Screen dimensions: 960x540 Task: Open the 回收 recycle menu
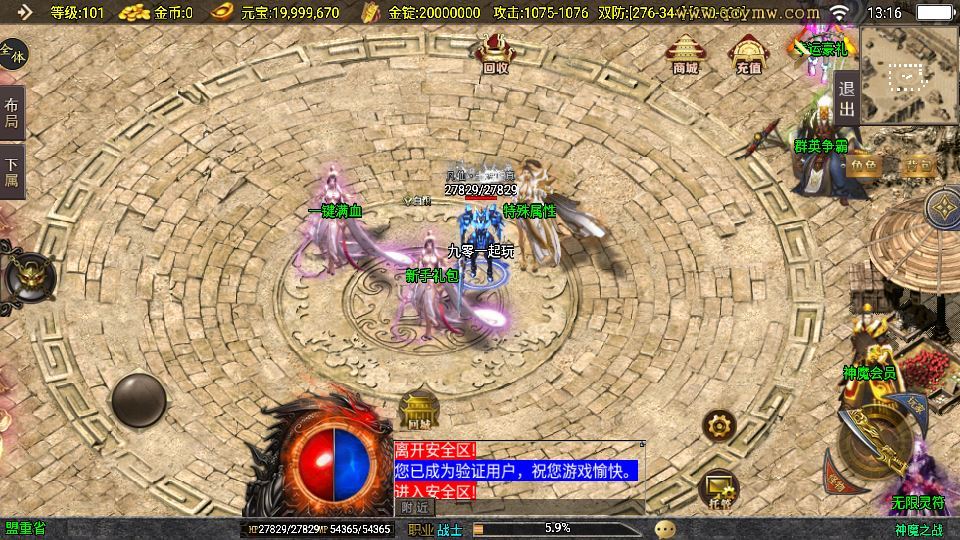coord(495,52)
